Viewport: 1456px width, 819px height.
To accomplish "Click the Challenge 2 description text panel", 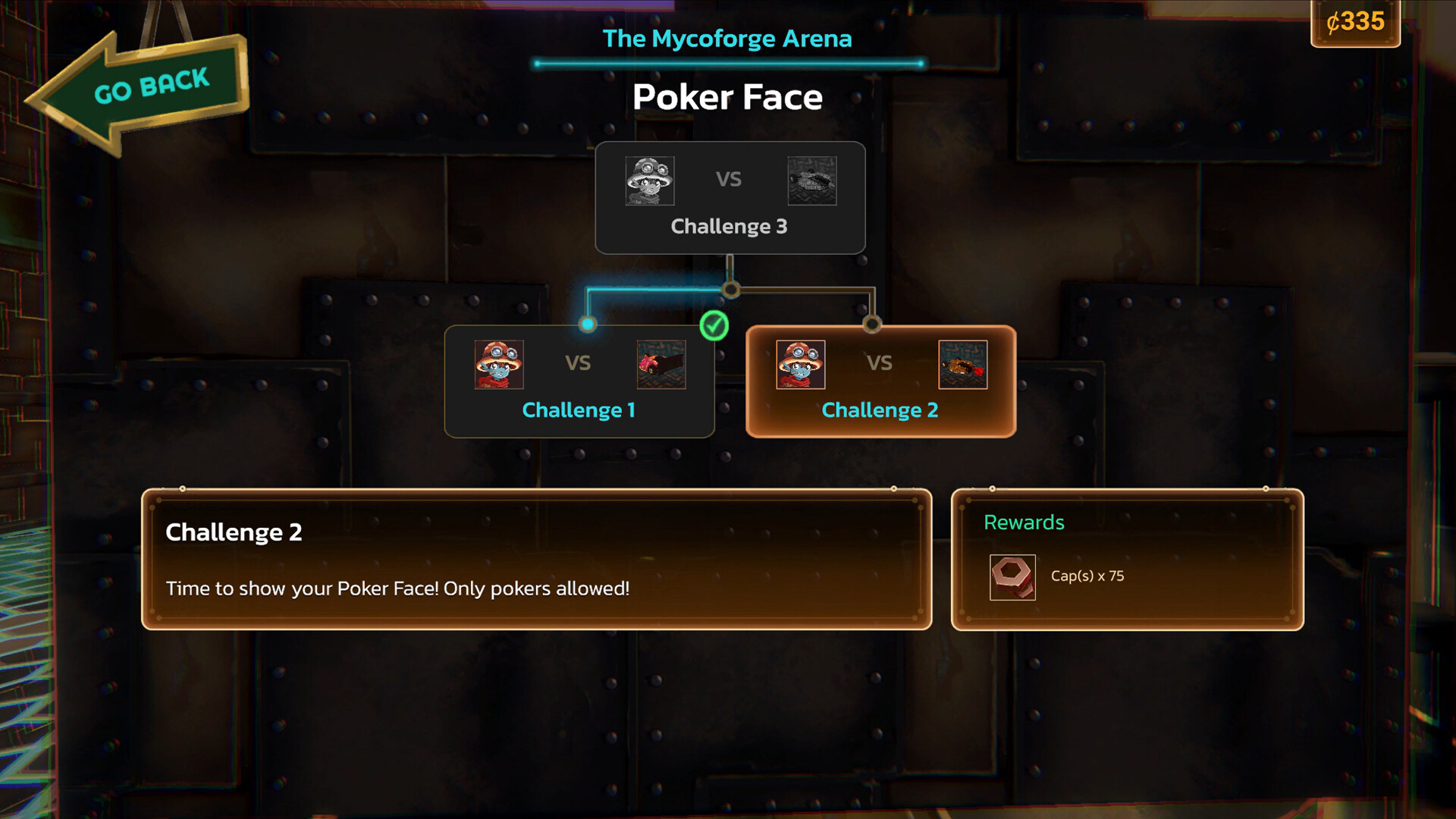I will pos(537,559).
